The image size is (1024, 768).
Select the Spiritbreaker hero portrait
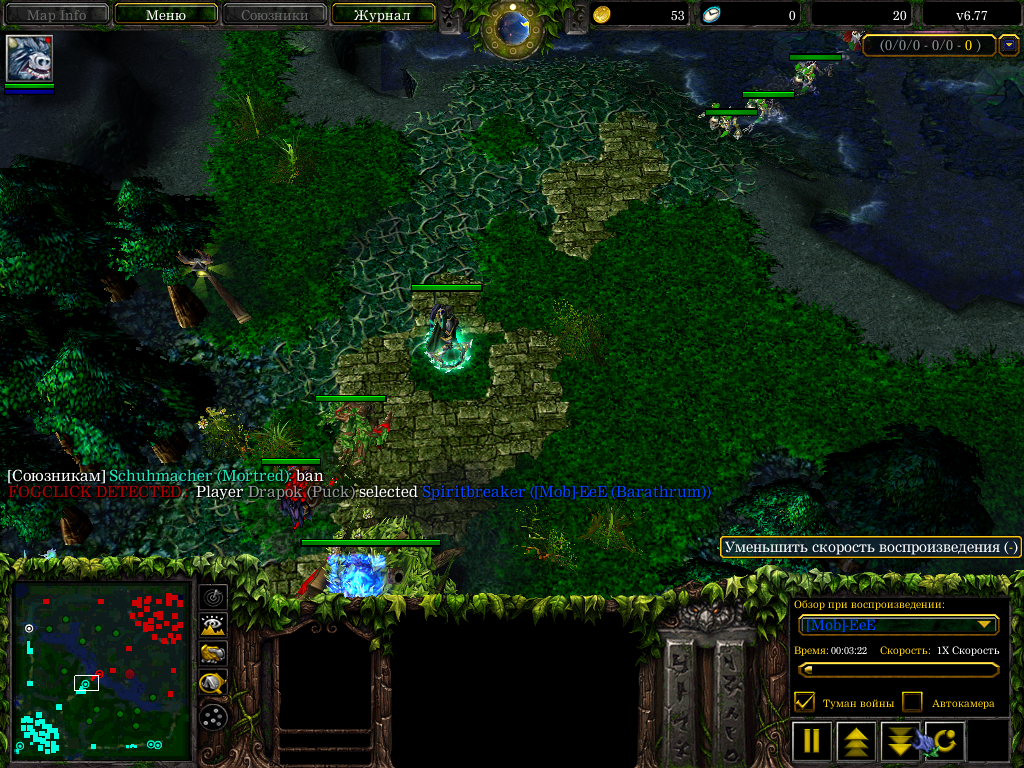29,59
